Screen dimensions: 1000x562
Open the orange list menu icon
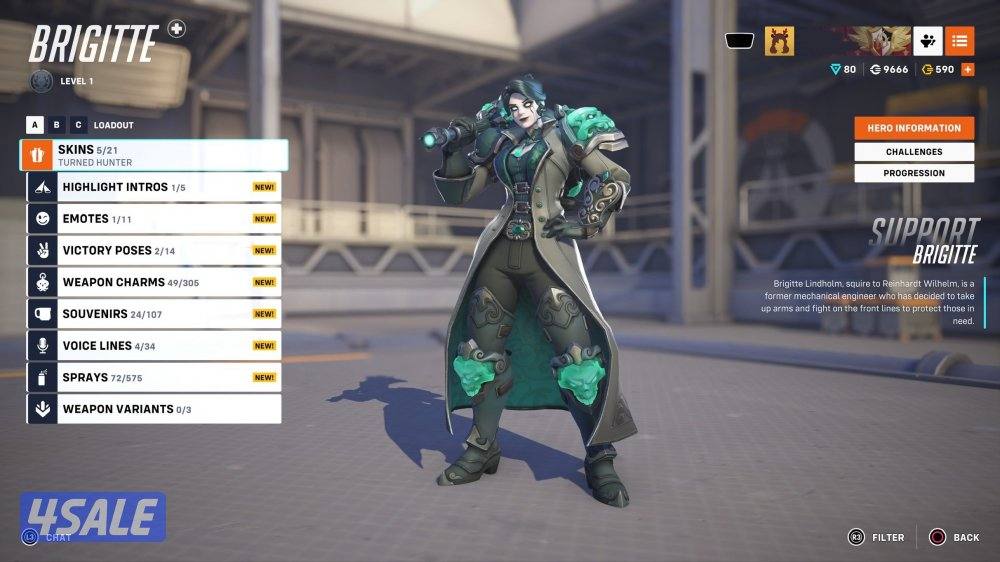(x=959, y=41)
